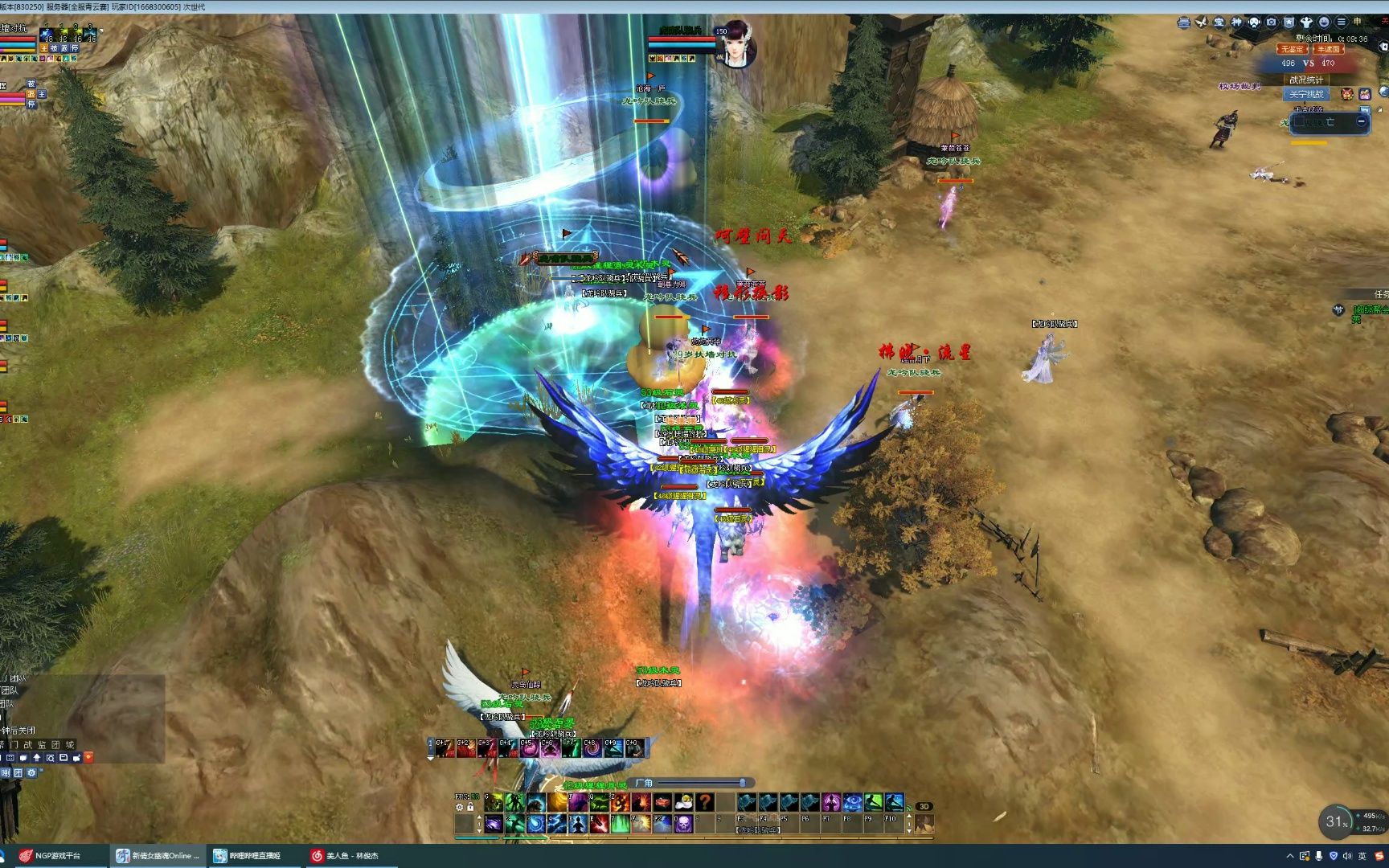This screenshot has width=1389, height=868.
Task: Open the hotbar gear settings icon
Action: (460, 807)
